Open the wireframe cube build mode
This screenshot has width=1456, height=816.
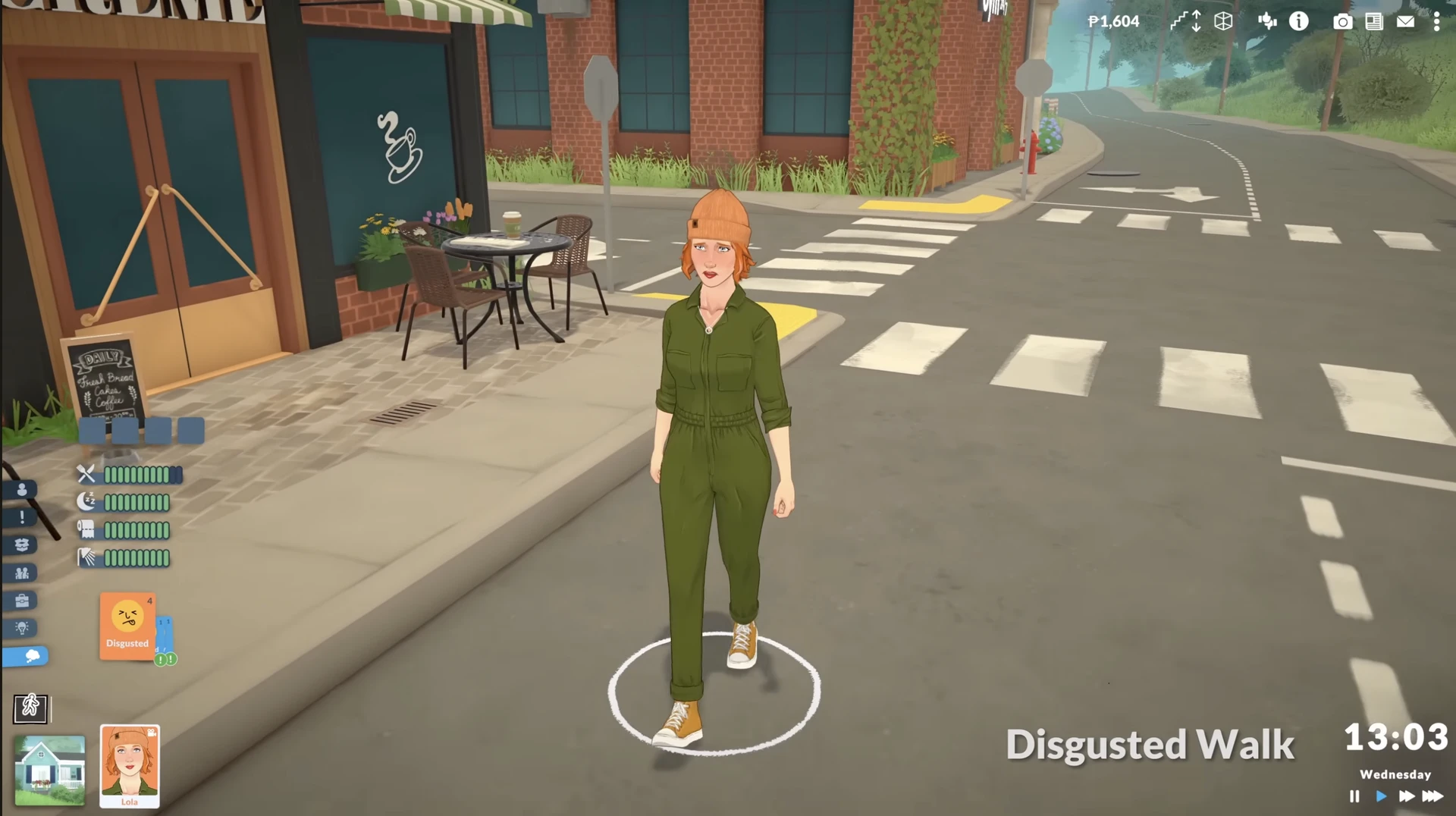(x=1223, y=21)
